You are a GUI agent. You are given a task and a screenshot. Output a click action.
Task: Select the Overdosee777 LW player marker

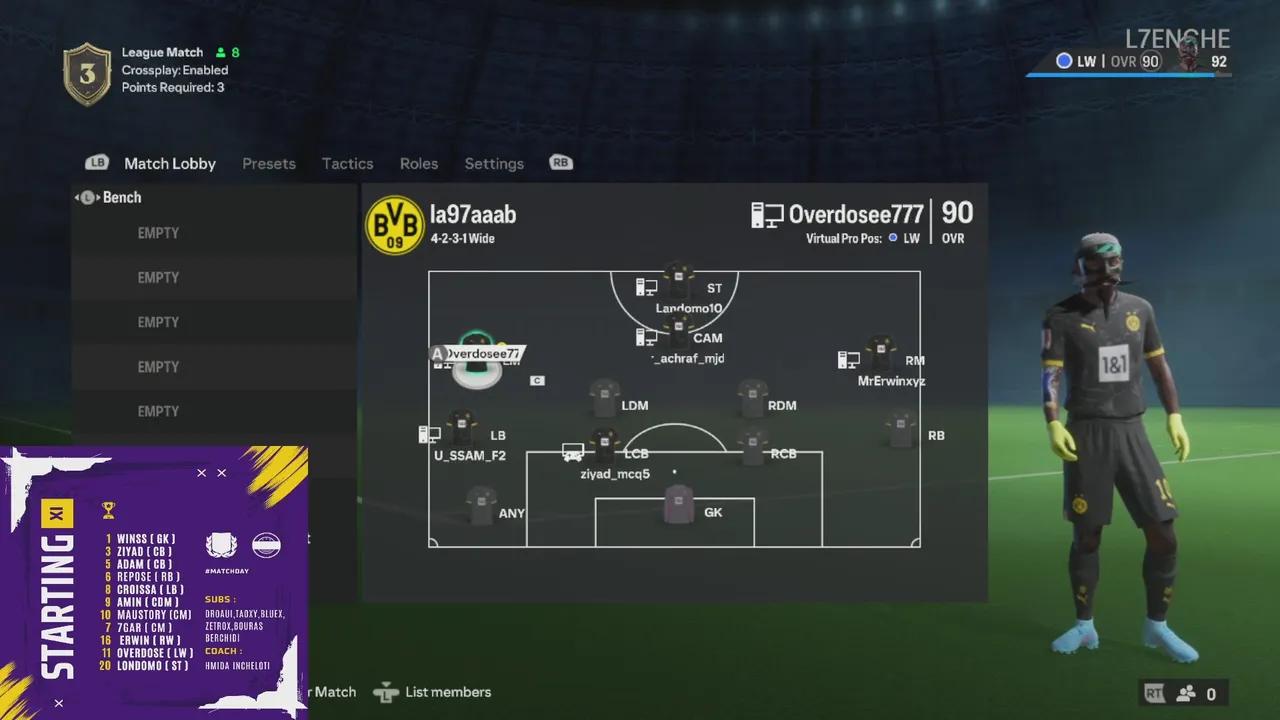pos(476,360)
